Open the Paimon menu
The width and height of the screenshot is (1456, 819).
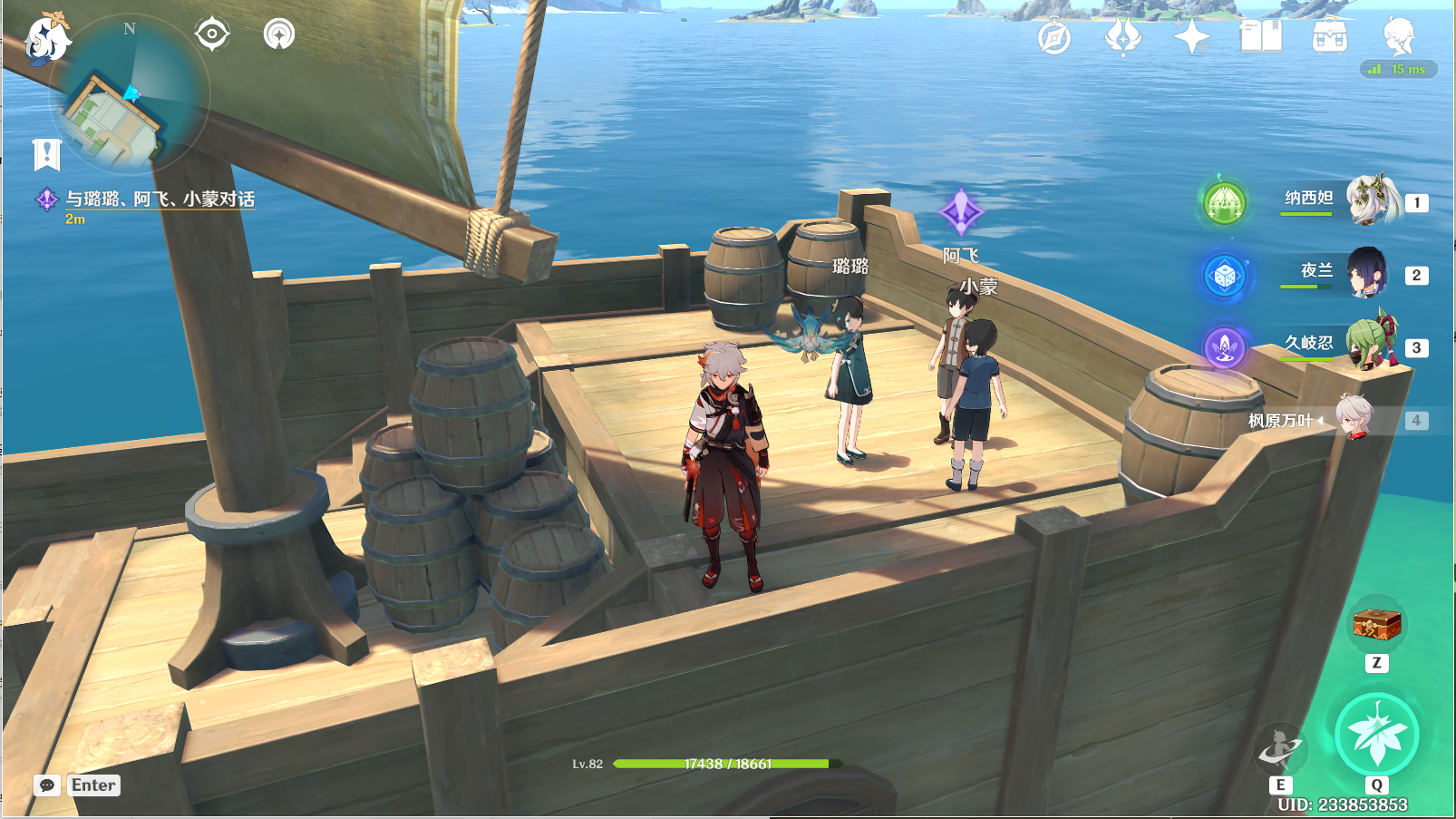45,38
